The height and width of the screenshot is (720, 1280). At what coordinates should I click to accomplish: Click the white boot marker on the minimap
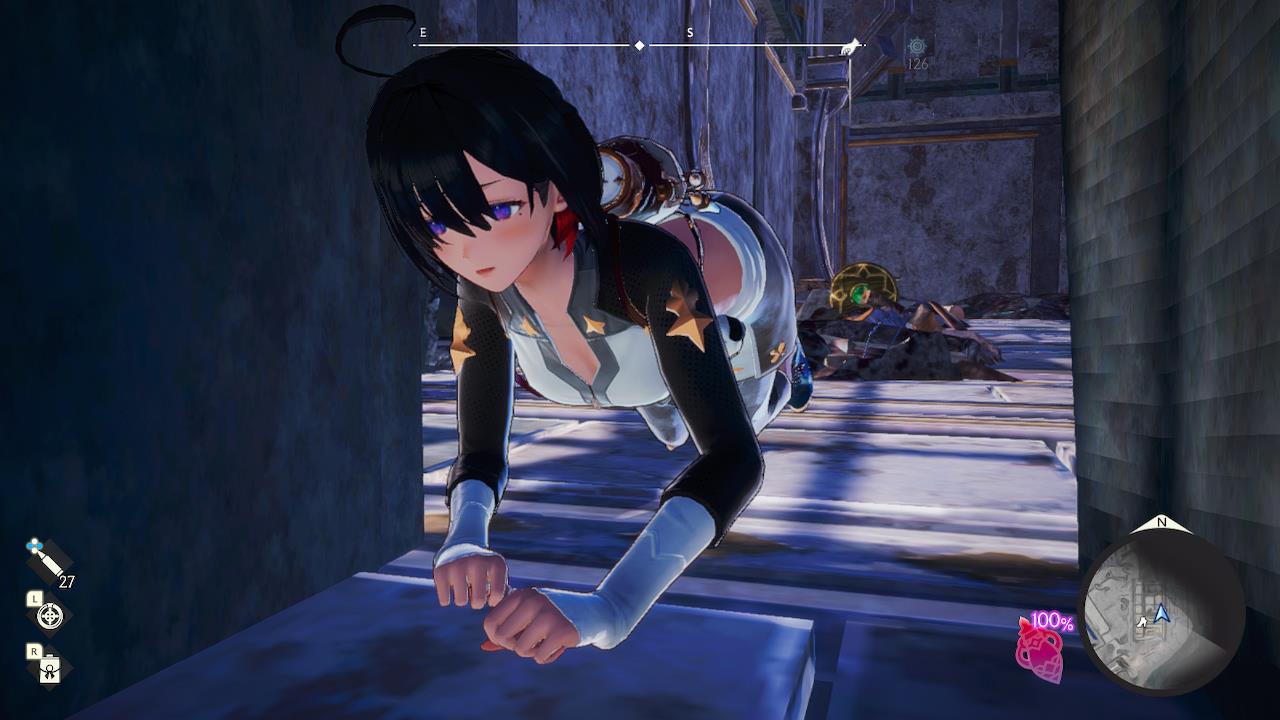[1143, 622]
